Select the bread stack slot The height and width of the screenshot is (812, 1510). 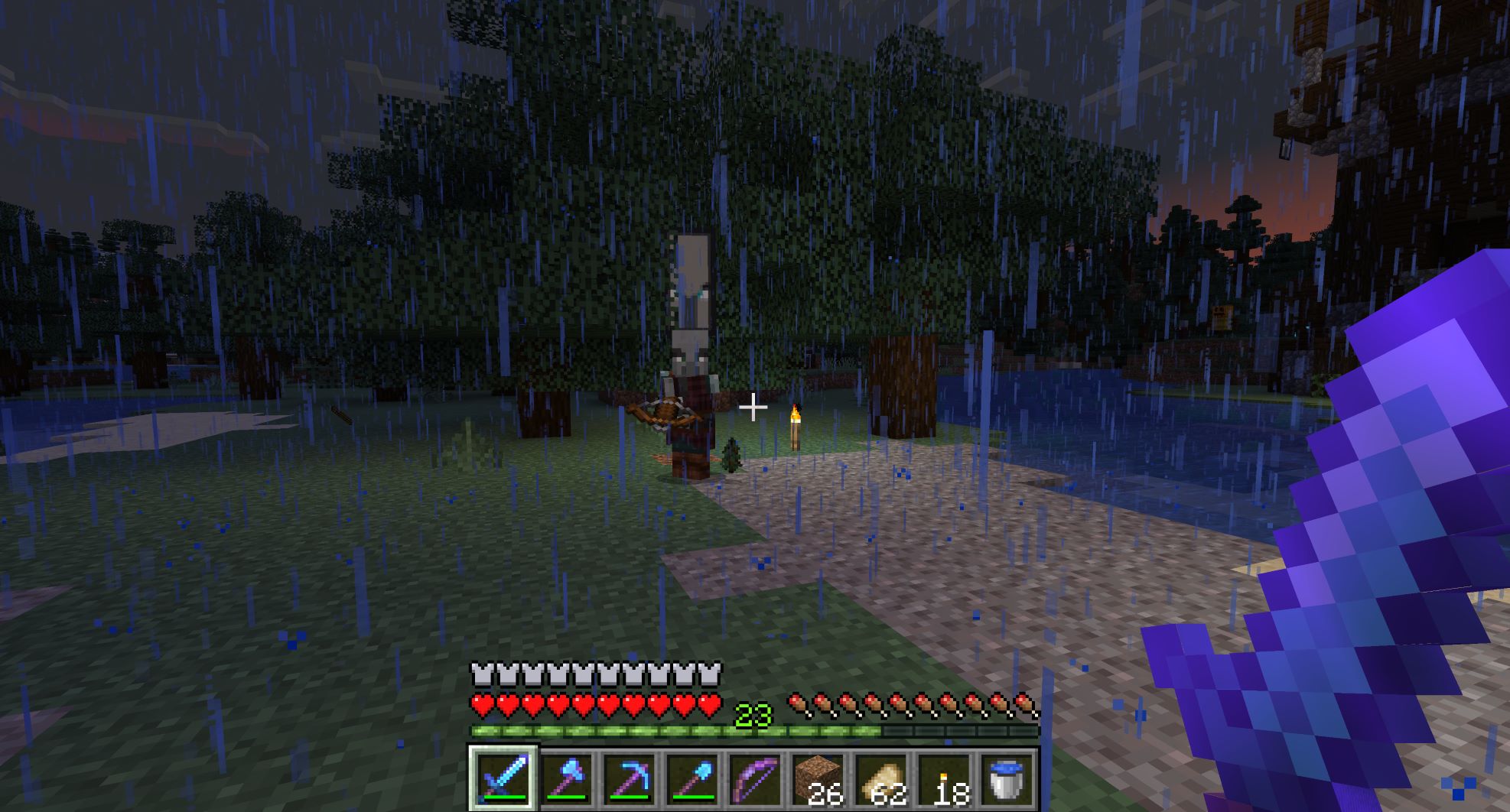click(x=880, y=778)
